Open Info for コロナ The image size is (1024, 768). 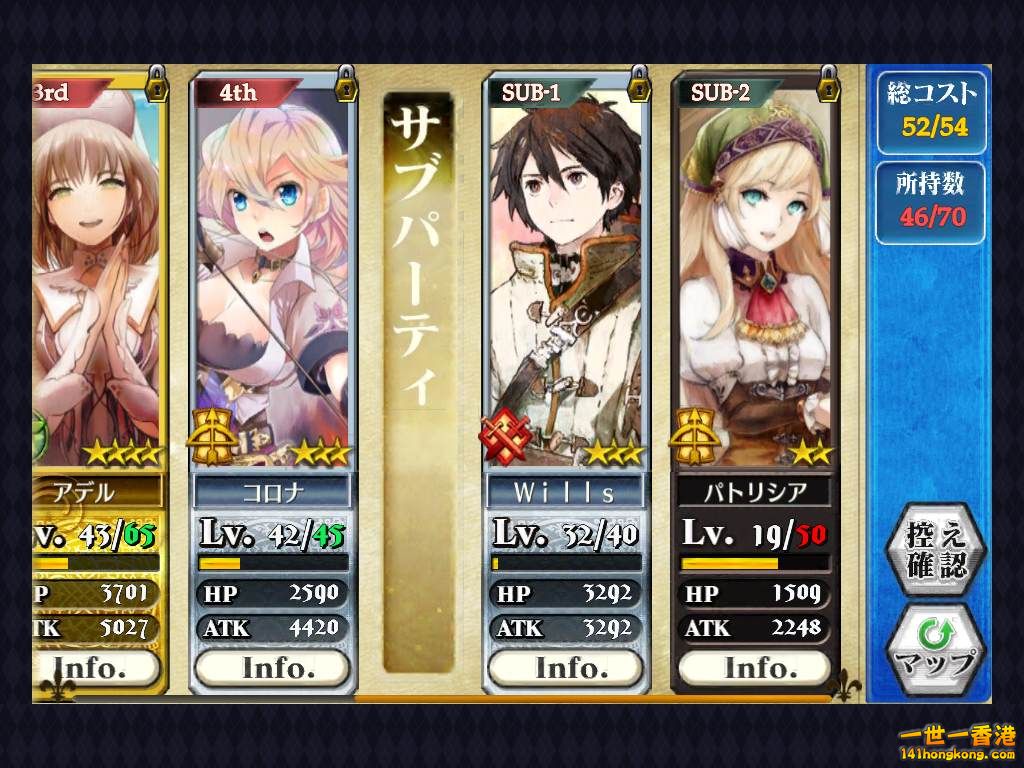273,667
